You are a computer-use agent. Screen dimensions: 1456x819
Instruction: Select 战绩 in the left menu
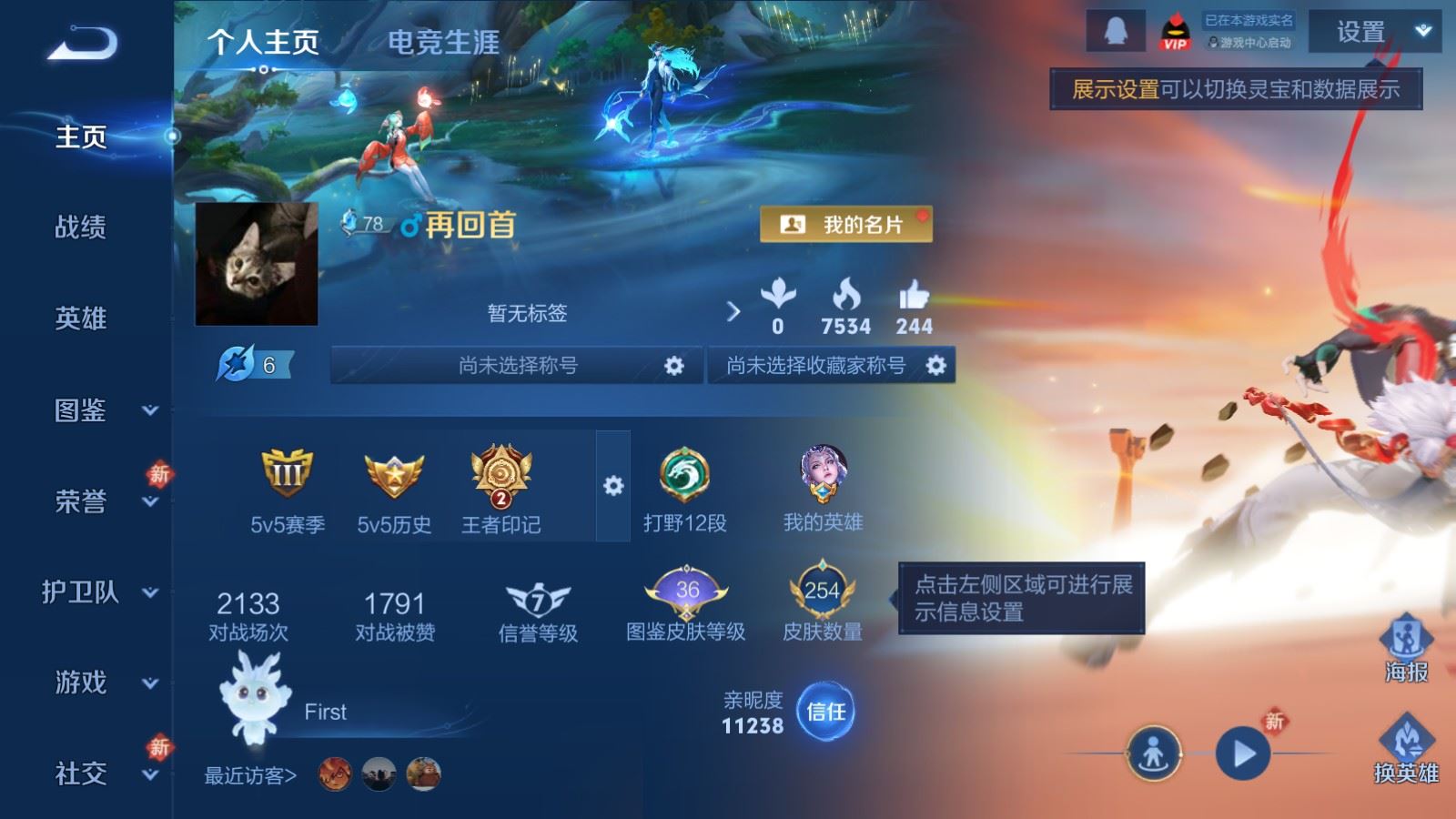tap(82, 228)
